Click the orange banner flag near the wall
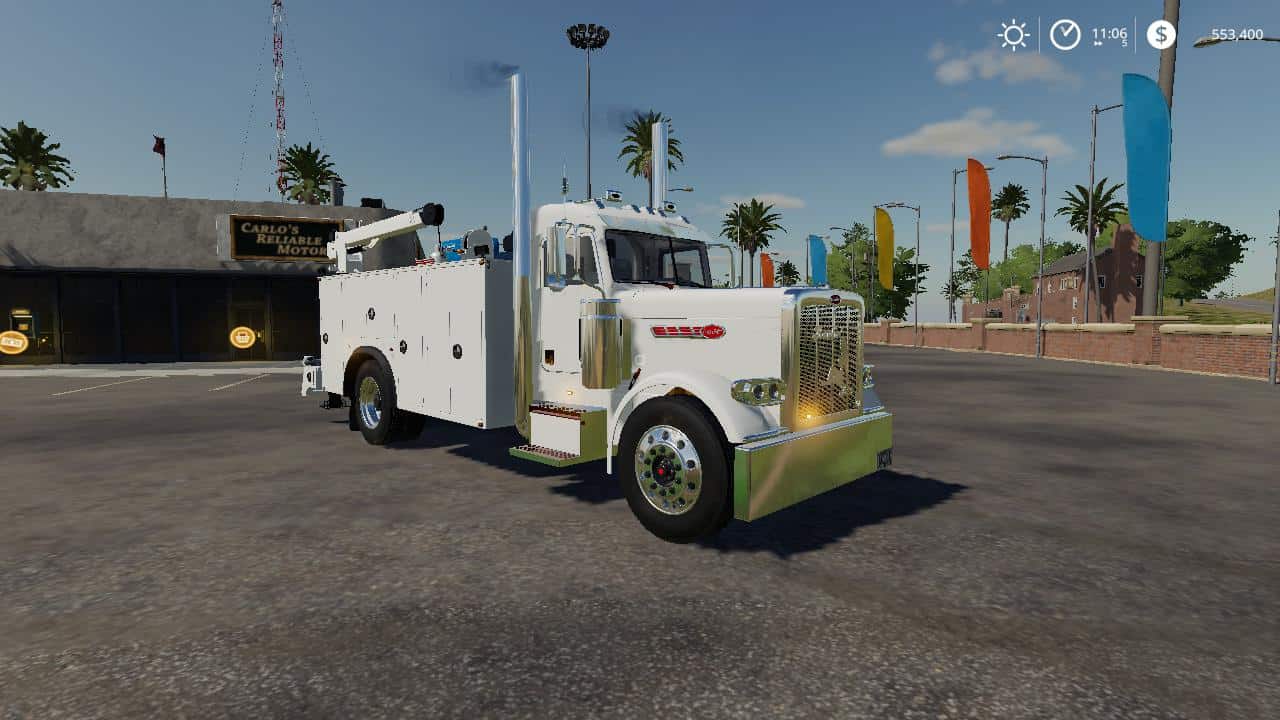The width and height of the screenshot is (1280, 720). 977,210
